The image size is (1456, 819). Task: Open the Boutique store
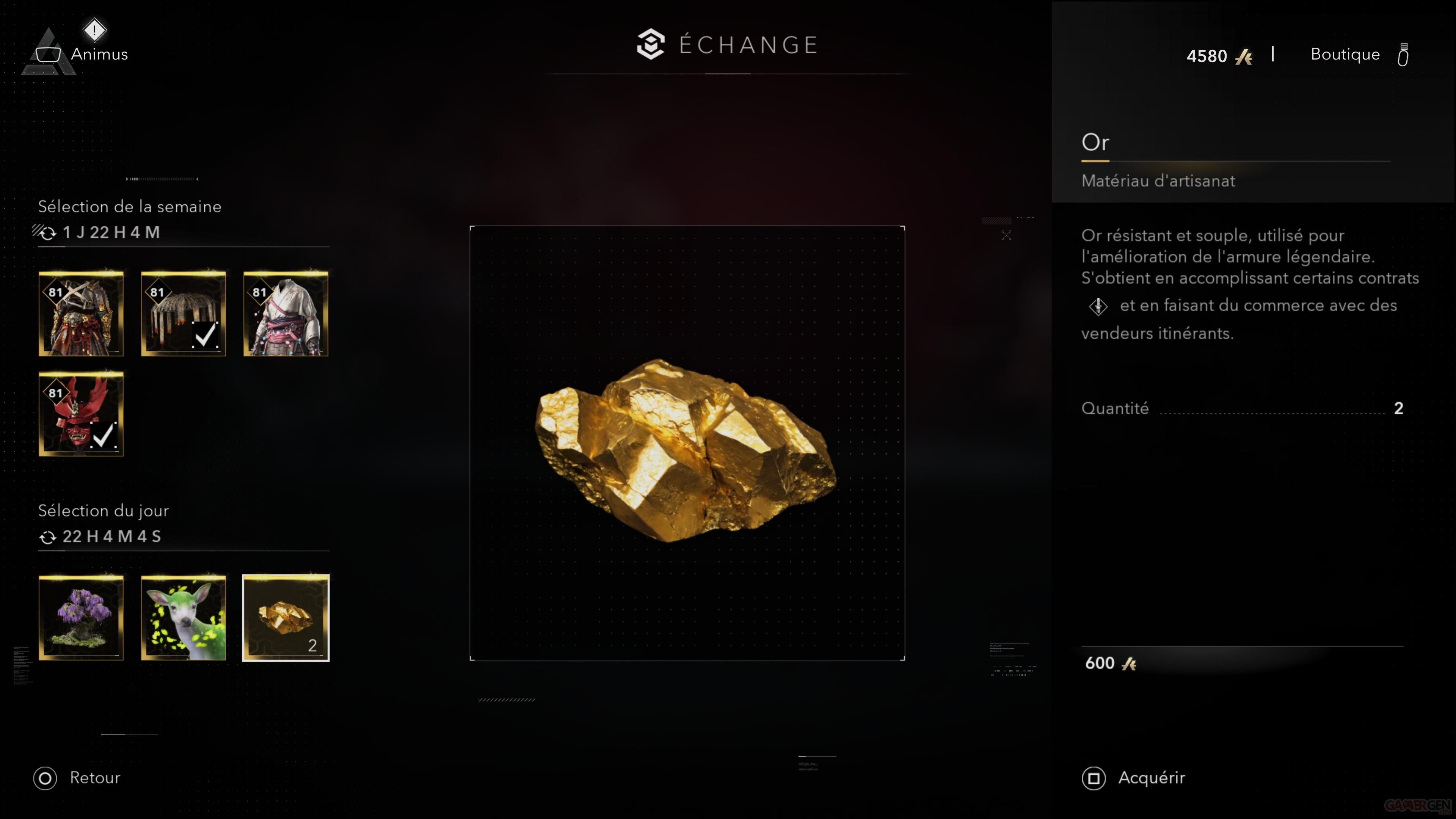(x=1345, y=55)
